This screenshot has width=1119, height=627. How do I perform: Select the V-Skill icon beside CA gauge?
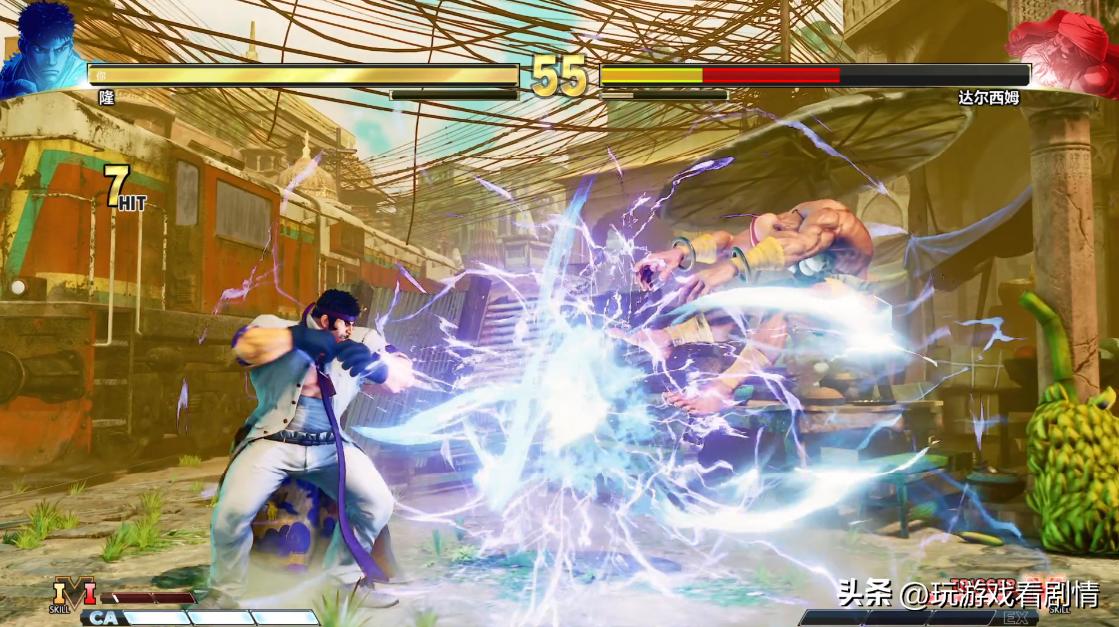[72, 593]
